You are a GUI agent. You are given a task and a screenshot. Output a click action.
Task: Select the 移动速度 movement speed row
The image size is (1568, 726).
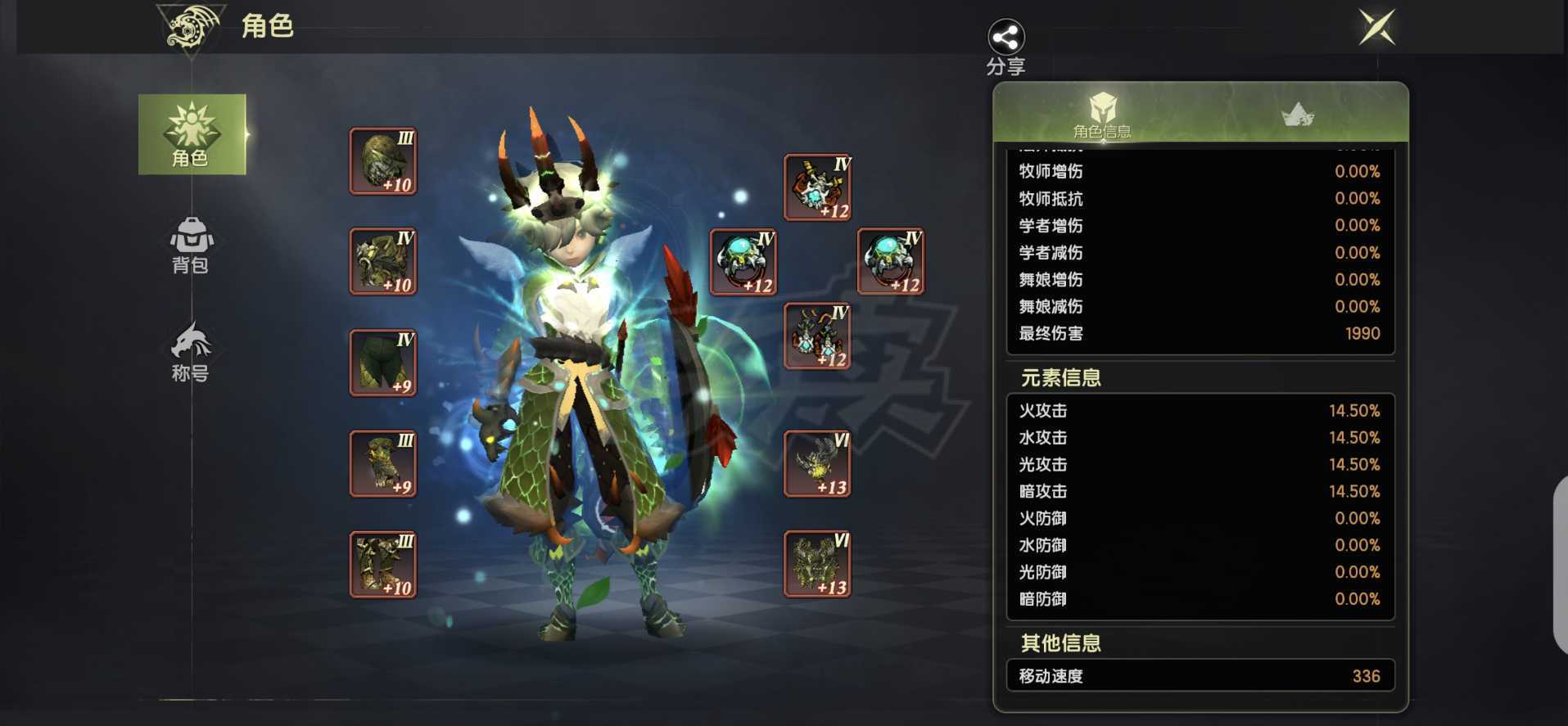click(x=1200, y=675)
